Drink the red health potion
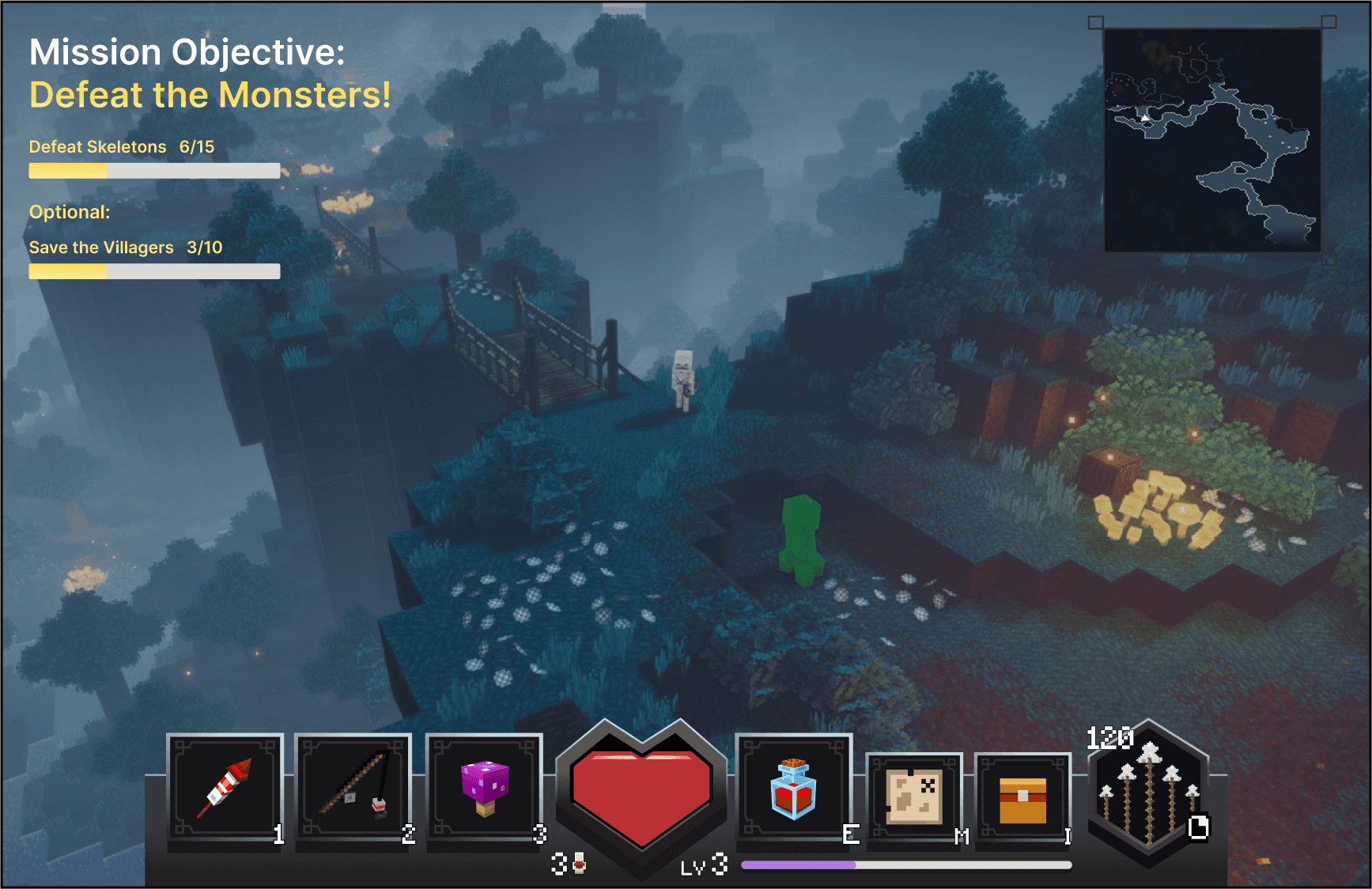Viewport: 1372px width, 889px height. tap(793, 789)
